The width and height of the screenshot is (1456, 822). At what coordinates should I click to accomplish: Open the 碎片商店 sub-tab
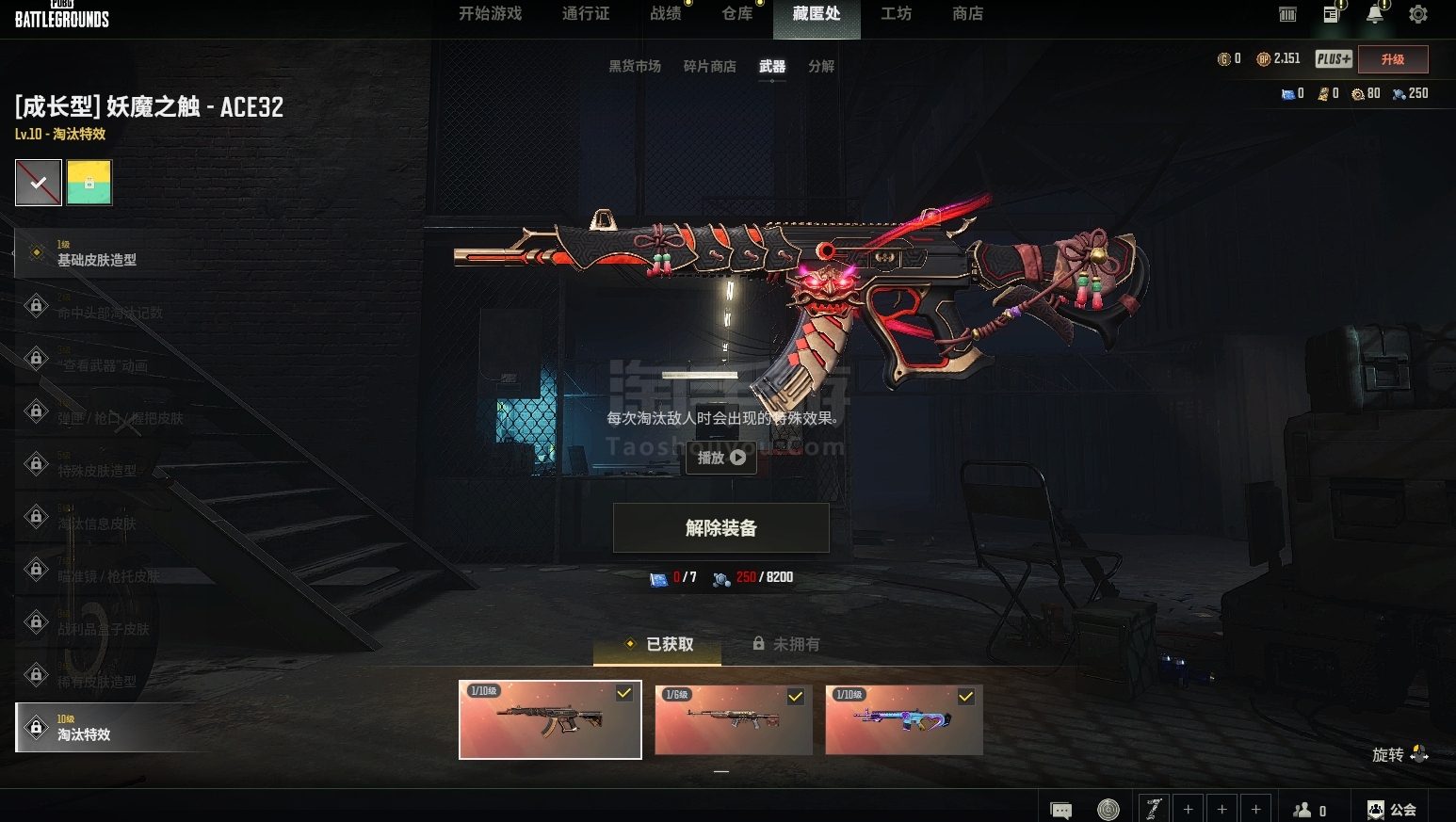pyautogui.click(x=709, y=67)
